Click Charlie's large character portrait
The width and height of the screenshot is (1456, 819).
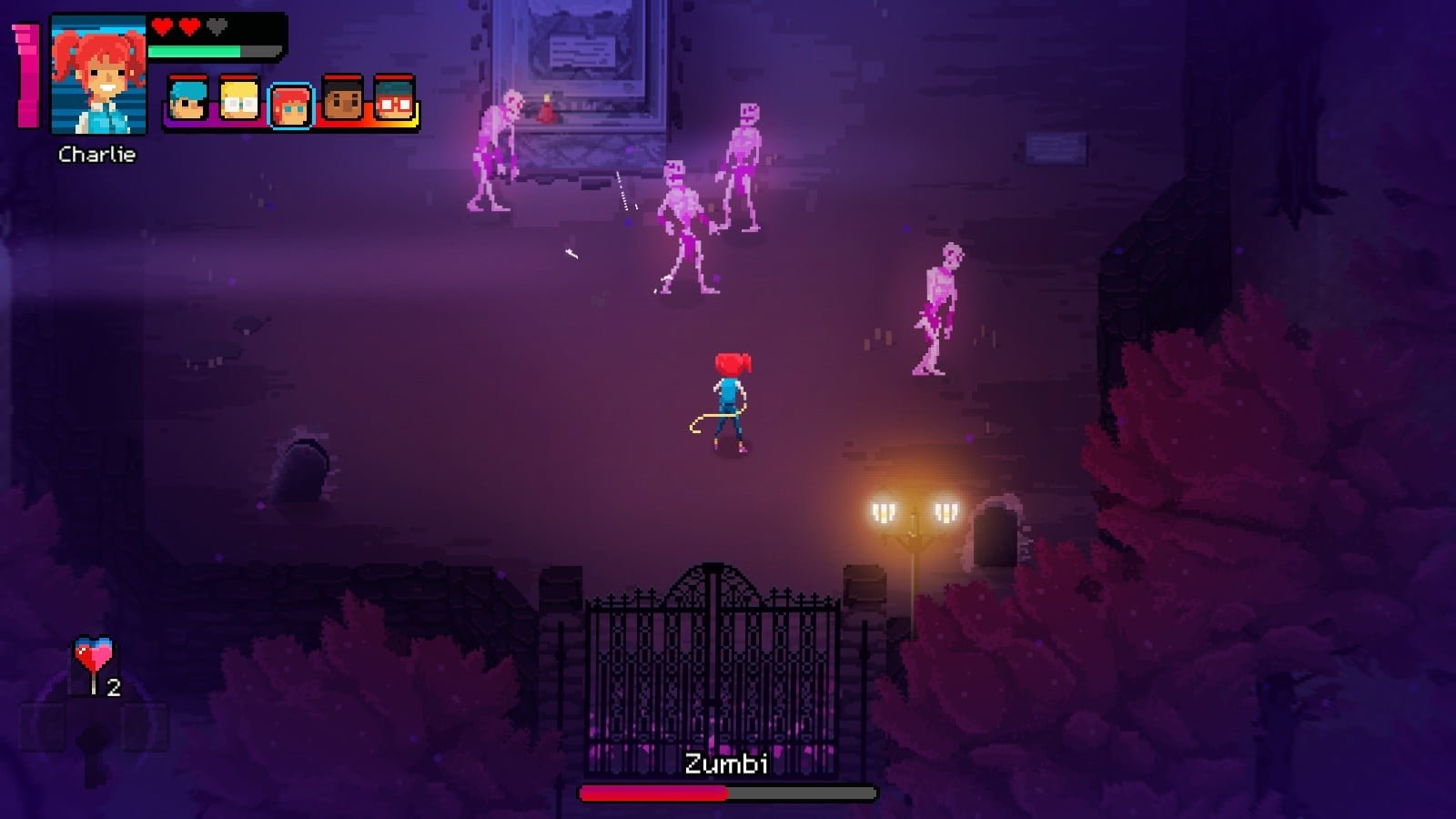point(98,76)
